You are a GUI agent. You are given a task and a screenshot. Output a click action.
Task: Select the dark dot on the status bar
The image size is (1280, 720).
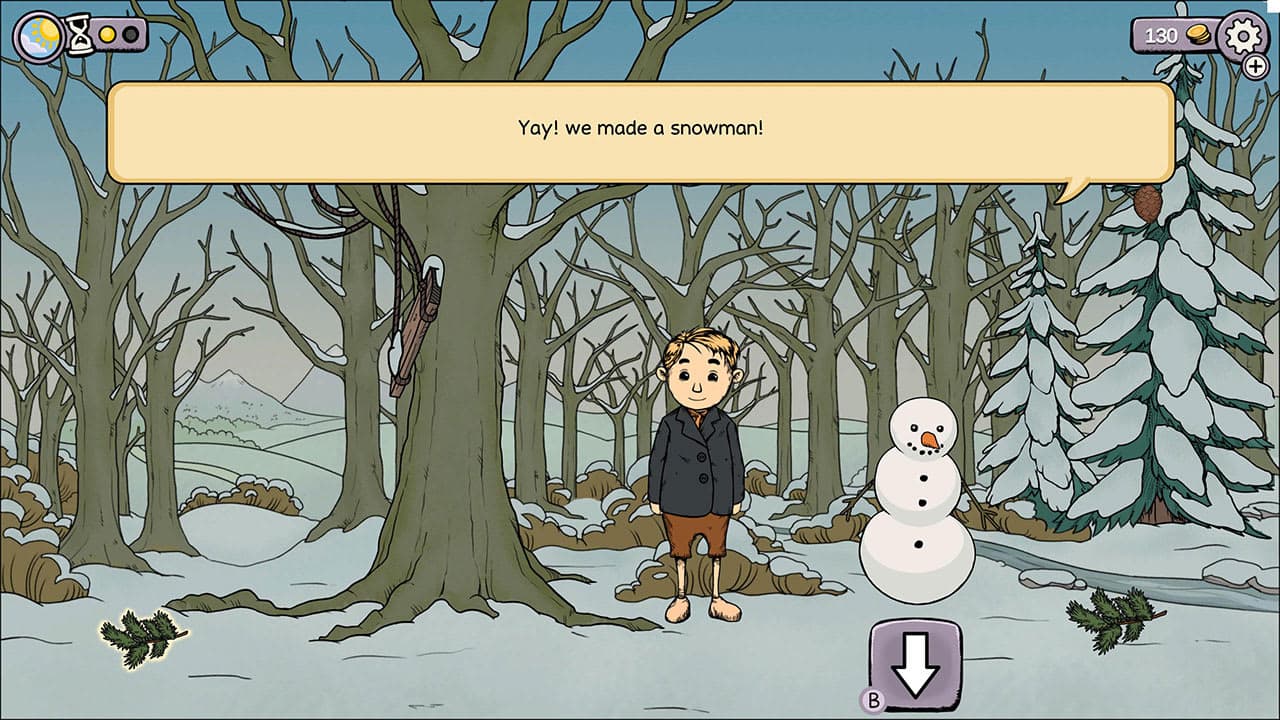tap(132, 33)
